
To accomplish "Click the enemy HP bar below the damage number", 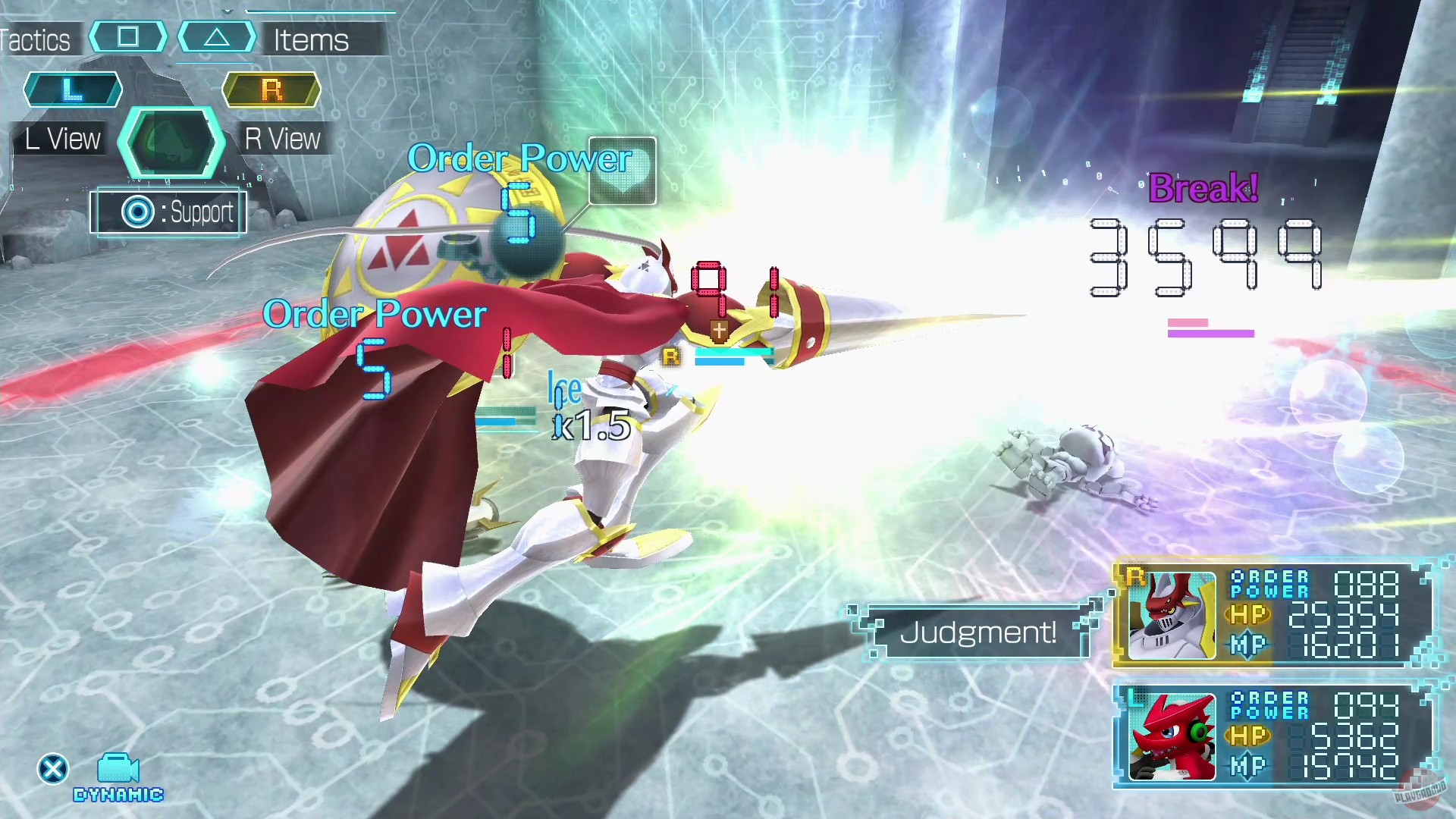I will tap(1210, 328).
